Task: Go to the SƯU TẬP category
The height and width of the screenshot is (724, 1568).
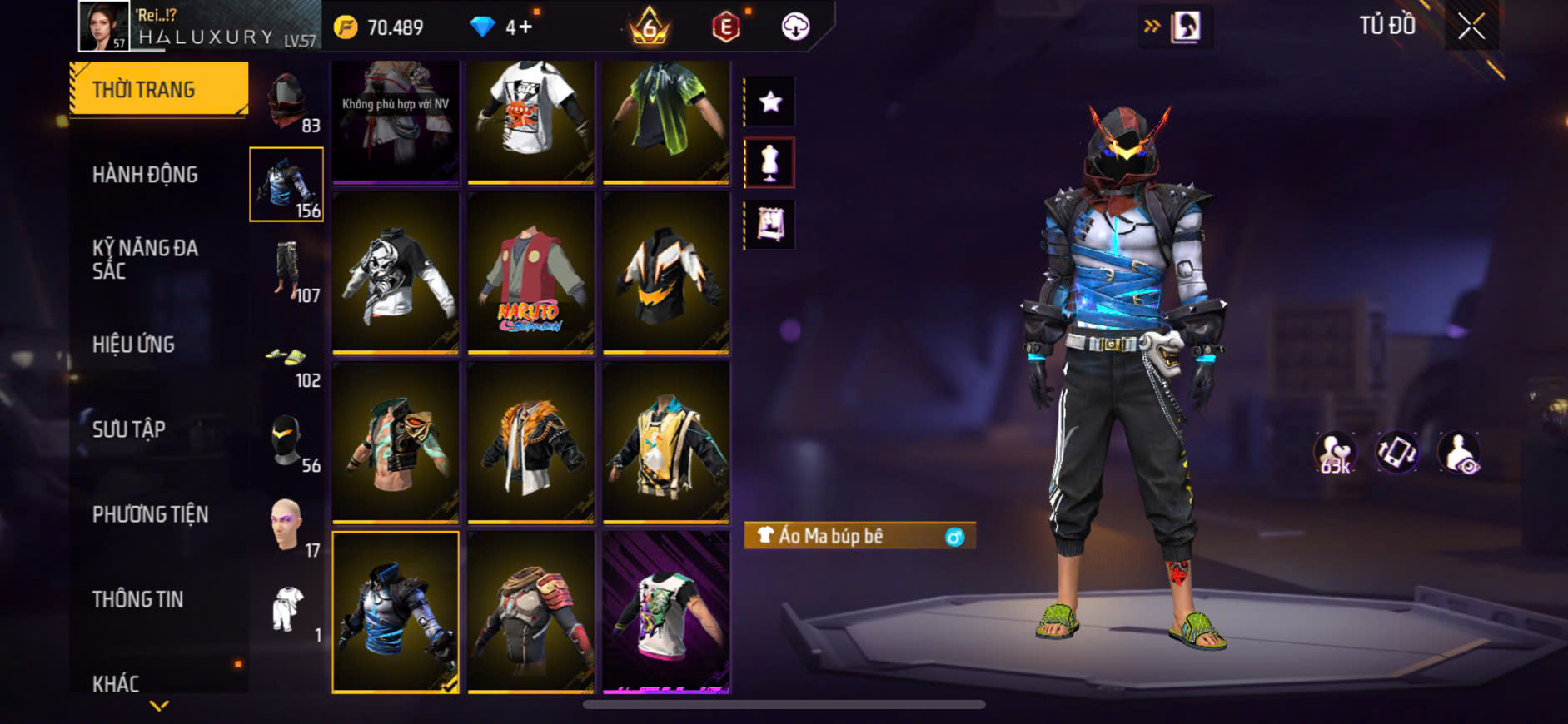Action: (x=128, y=429)
